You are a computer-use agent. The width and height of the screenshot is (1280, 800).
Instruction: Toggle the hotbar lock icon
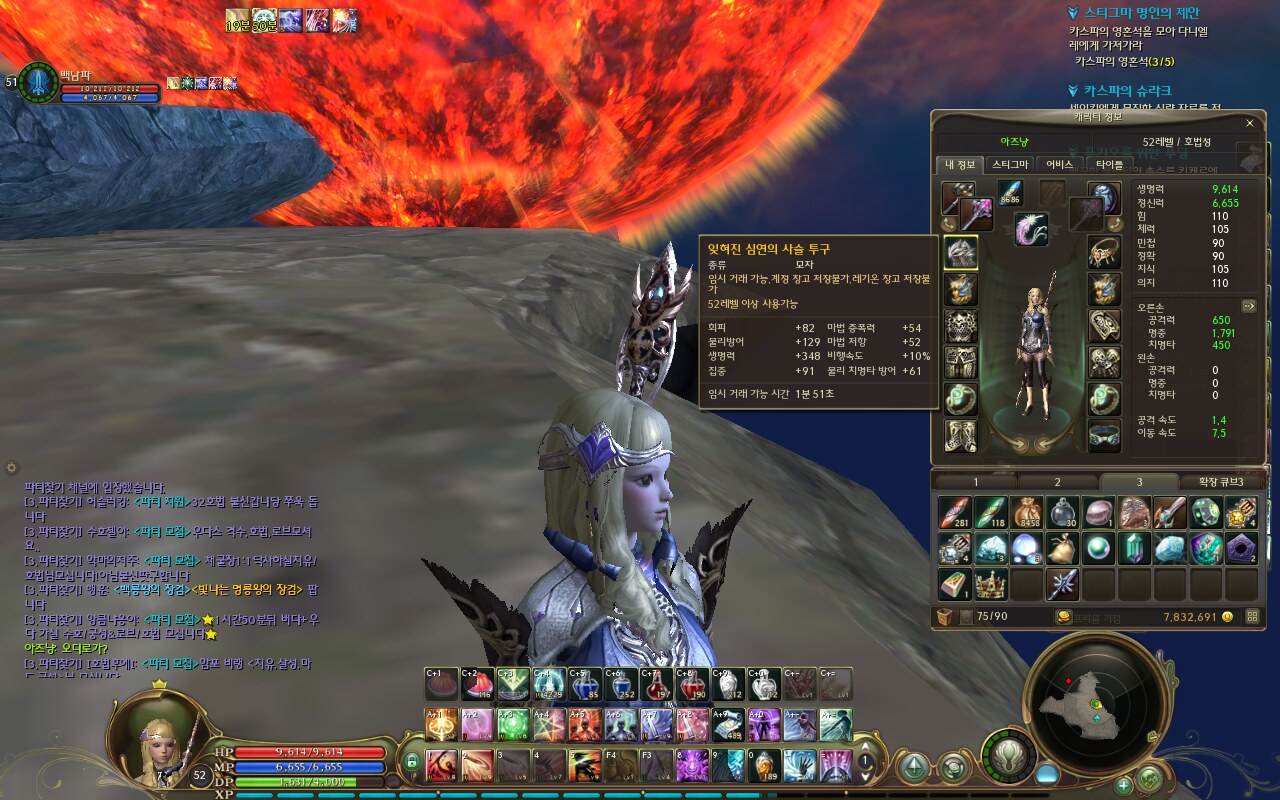(x=411, y=763)
